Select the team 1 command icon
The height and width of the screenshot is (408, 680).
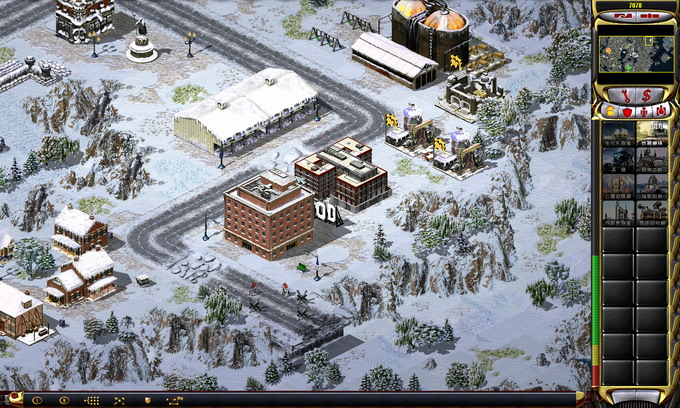pyautogui.click(x=37, y=401)
